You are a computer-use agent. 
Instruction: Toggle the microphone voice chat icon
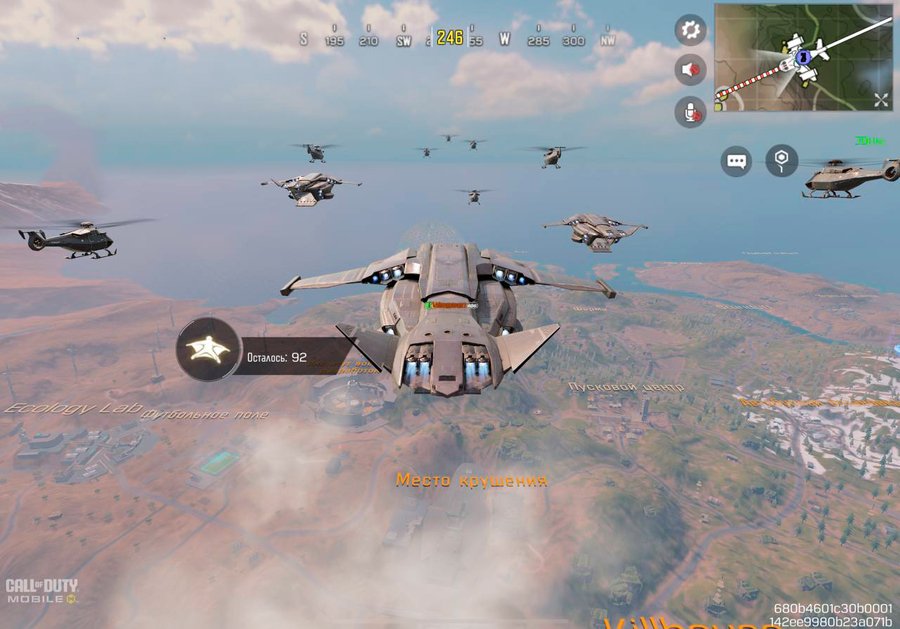690,112
